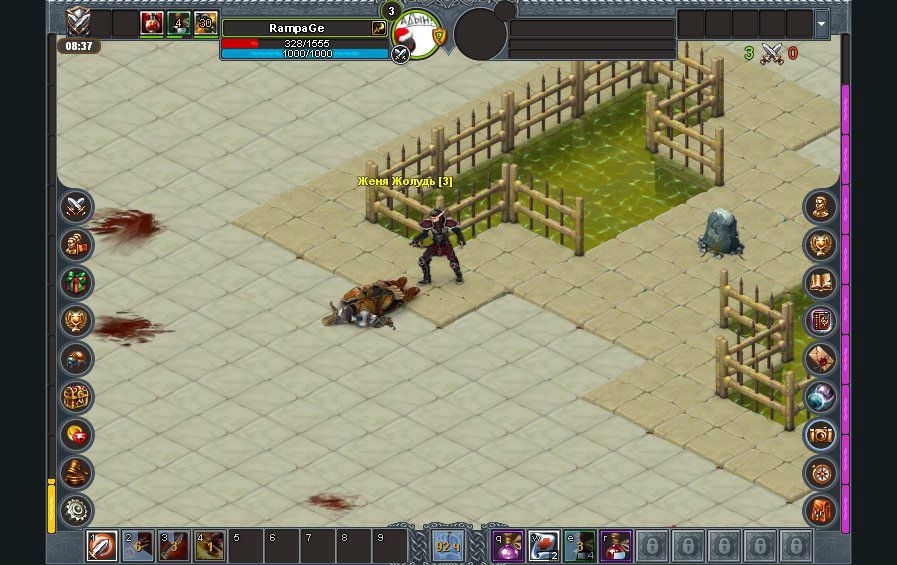Use the red potion in slot r
This screenshot has height=565, width=897.
[x=616, y=546]
